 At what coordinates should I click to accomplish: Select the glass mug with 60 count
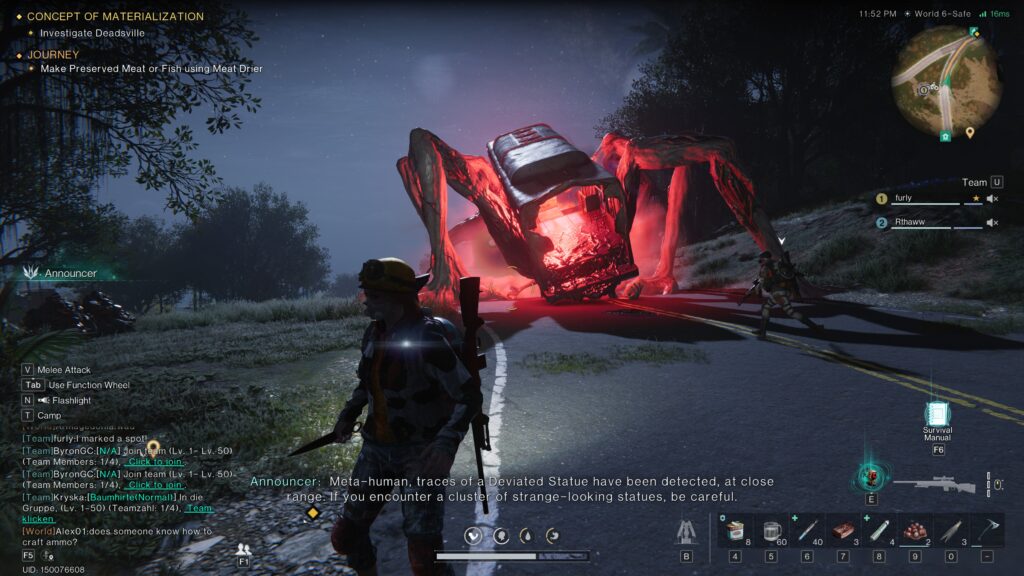click(x=771, y=530)
